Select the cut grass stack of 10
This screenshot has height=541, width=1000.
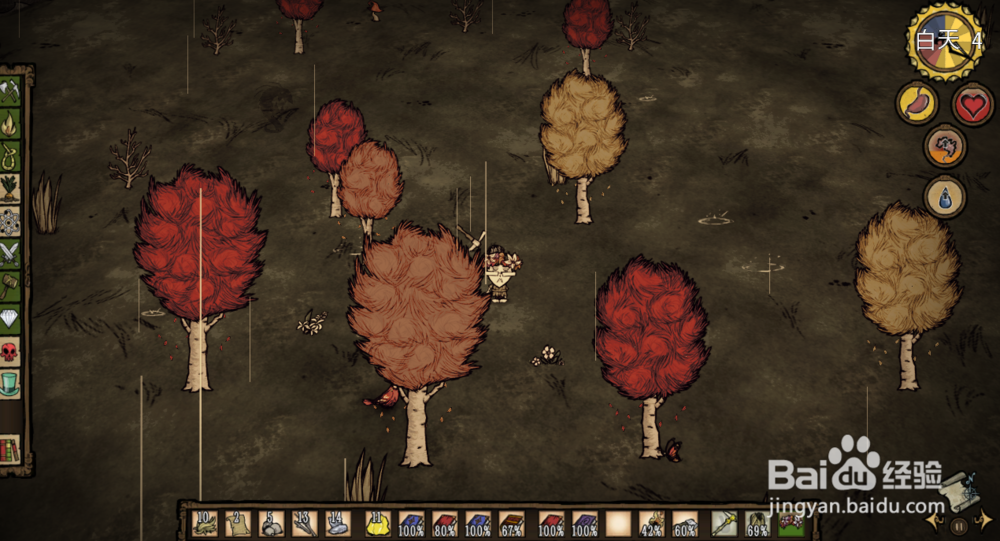click(206, 523)
